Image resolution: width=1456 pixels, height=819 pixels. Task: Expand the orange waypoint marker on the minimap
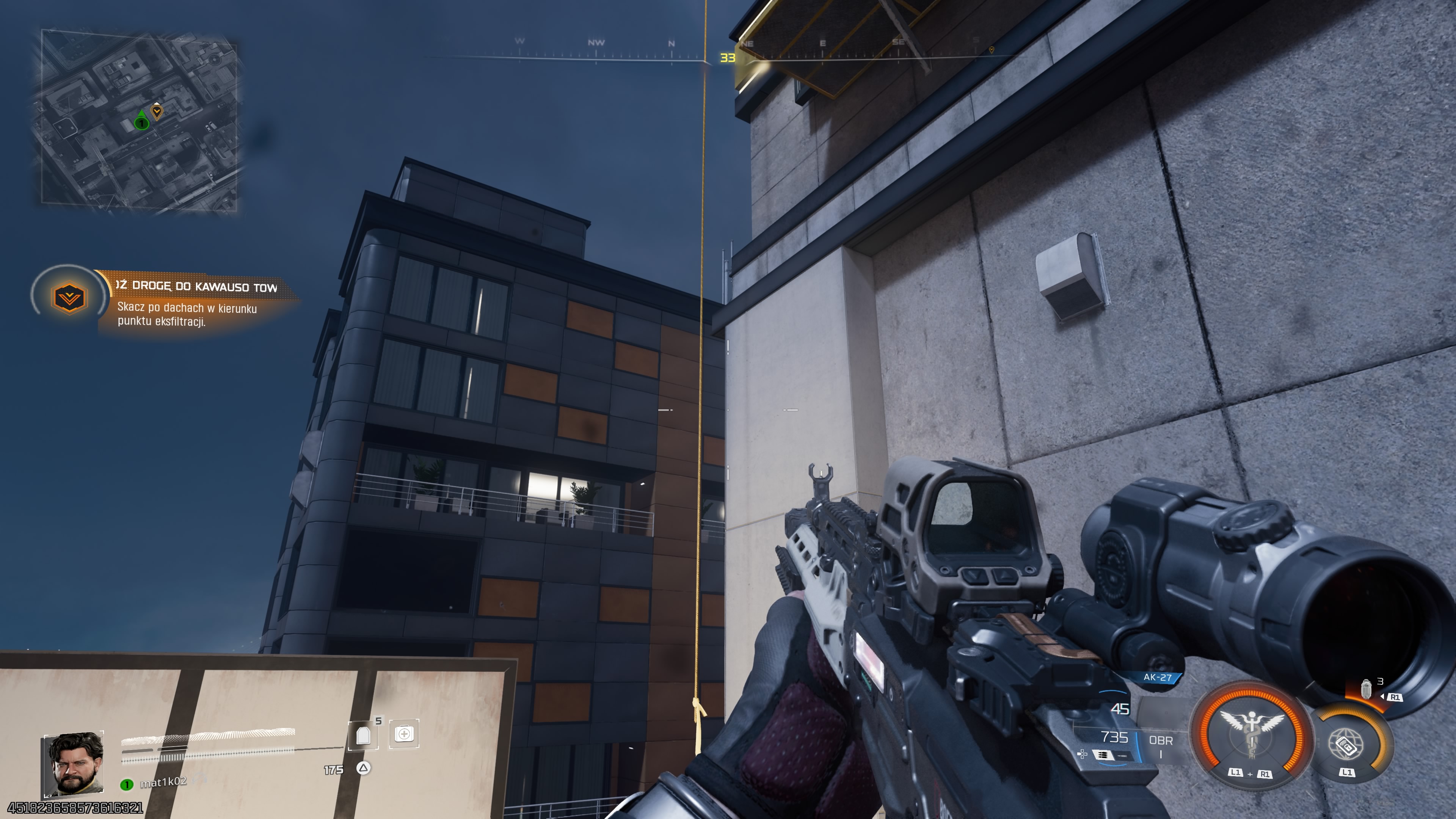[157, 113]
